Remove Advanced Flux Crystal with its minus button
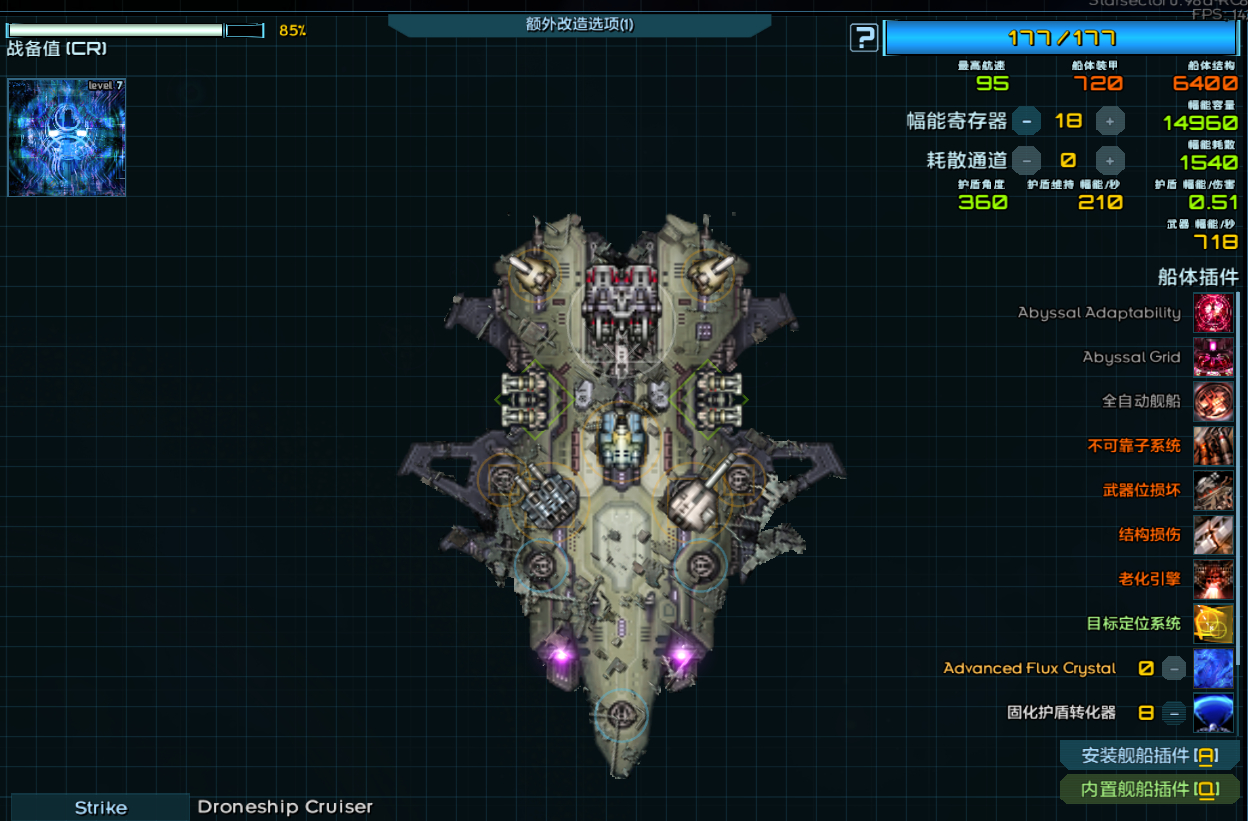1248x821 pixels. tap(1174, 668)
